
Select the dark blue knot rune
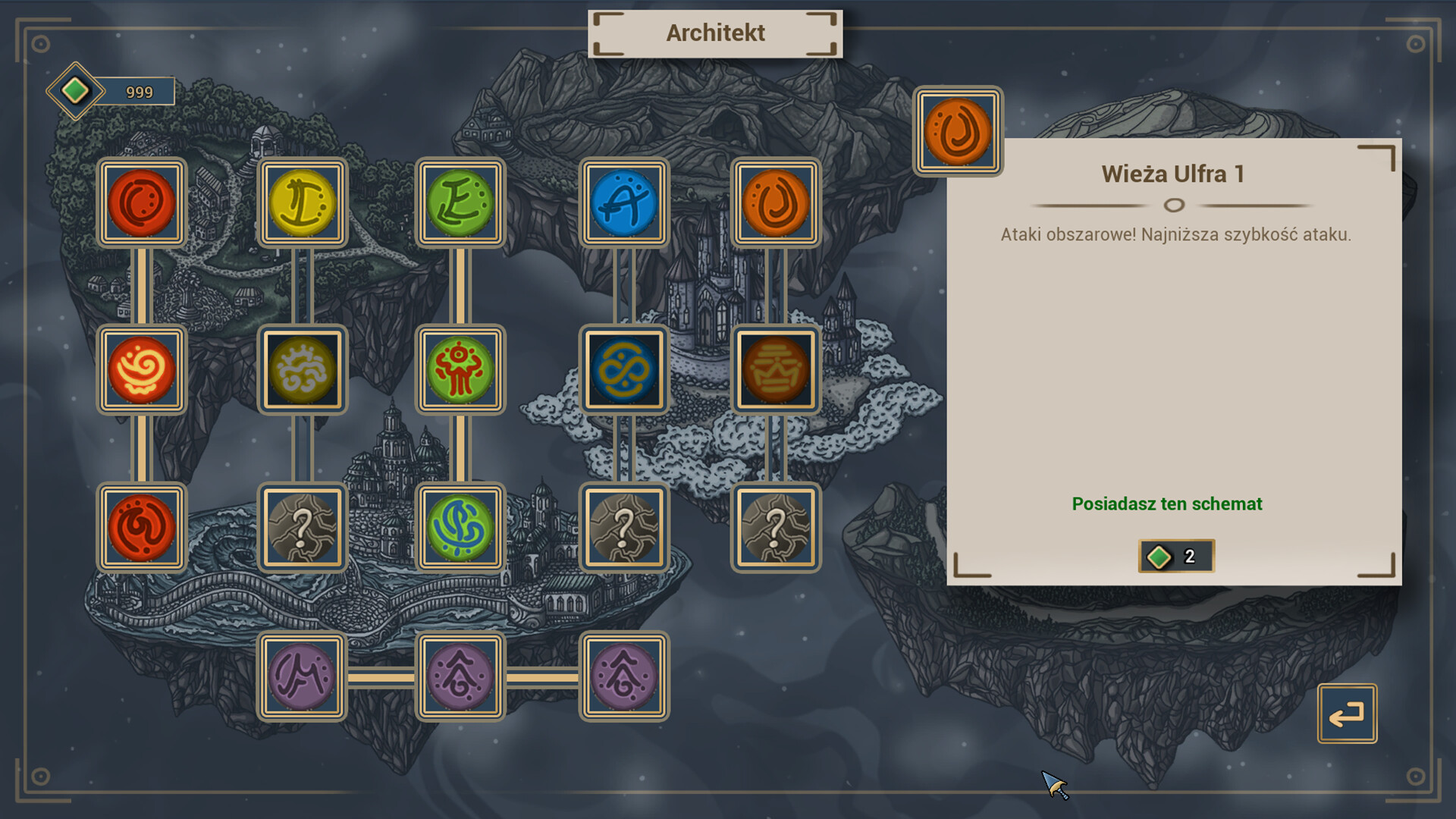pos(624,372)
